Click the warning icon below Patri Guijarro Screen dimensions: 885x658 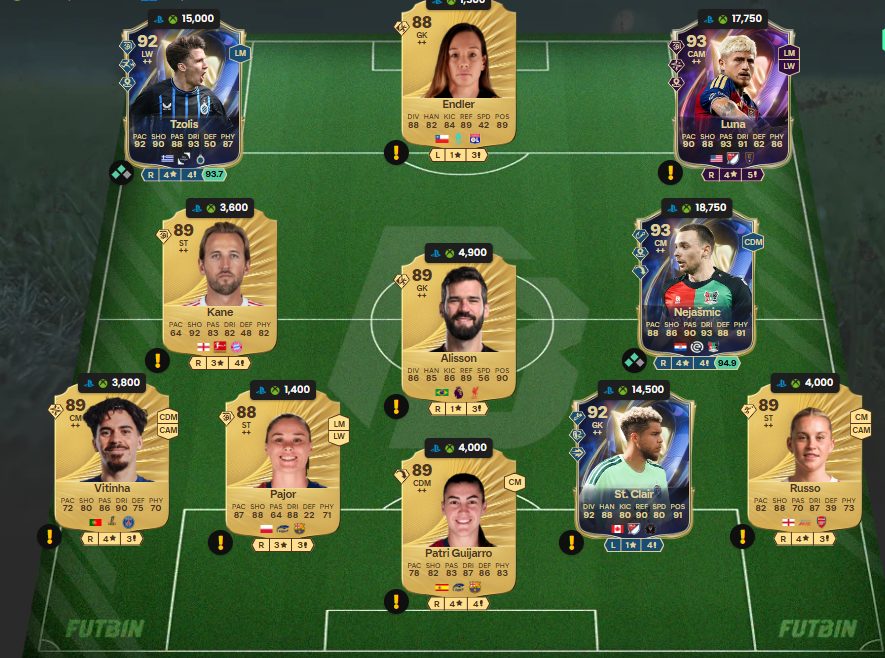pos(396,601)
